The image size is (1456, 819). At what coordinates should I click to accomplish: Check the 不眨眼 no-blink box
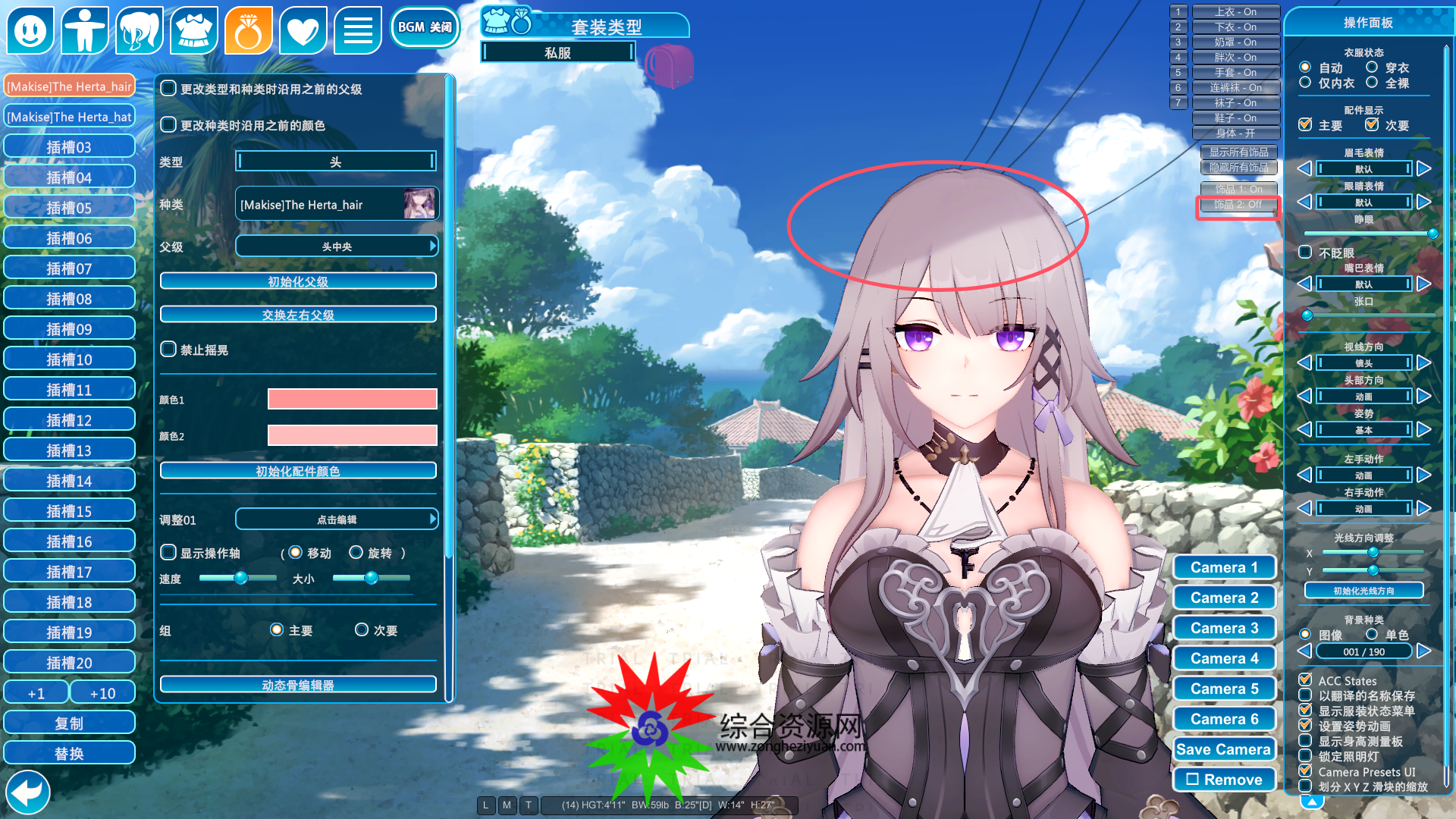1305,253
